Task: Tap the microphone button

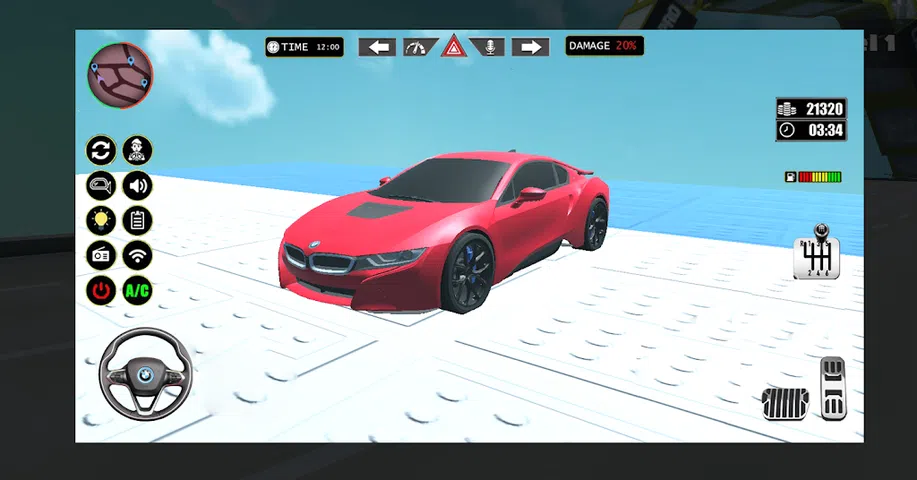Action: point(489,47)
